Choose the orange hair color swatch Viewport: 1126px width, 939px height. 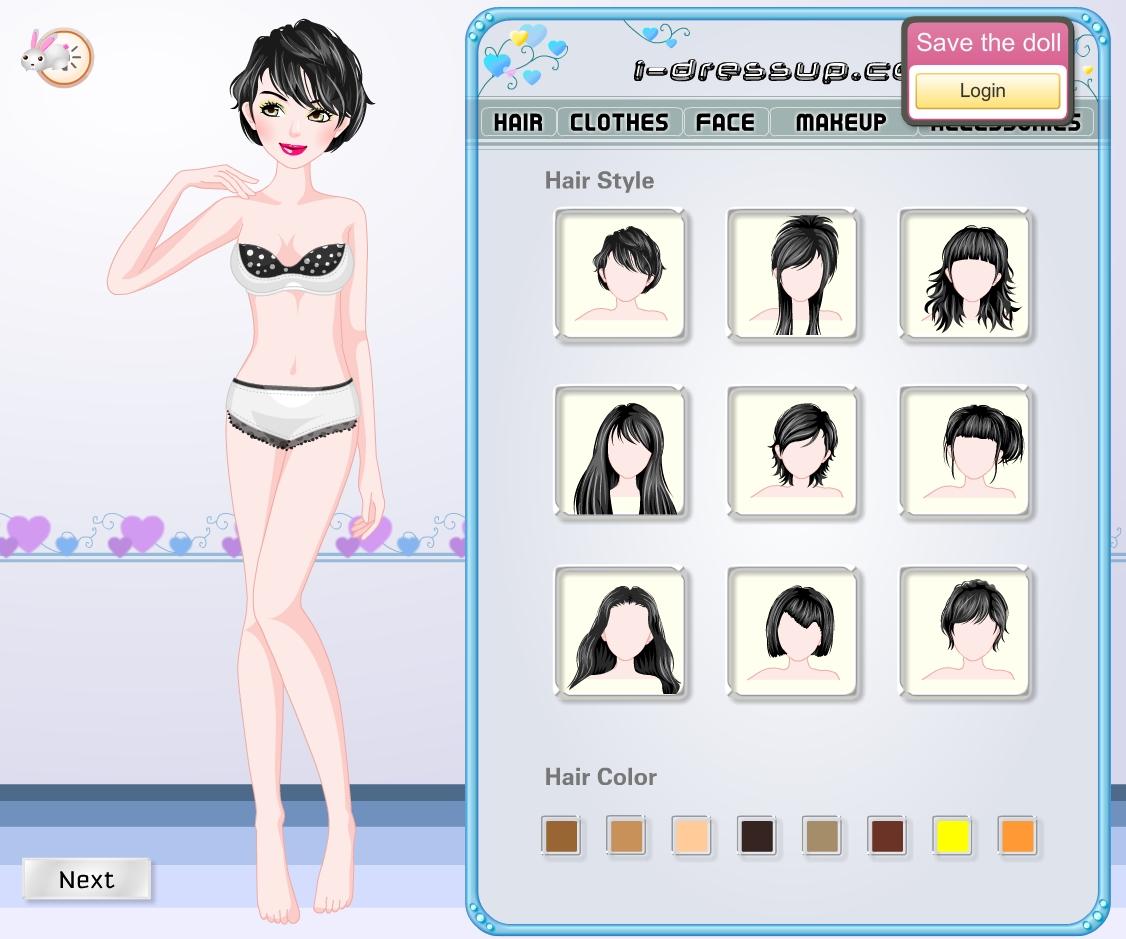(x=1017, y=836)
